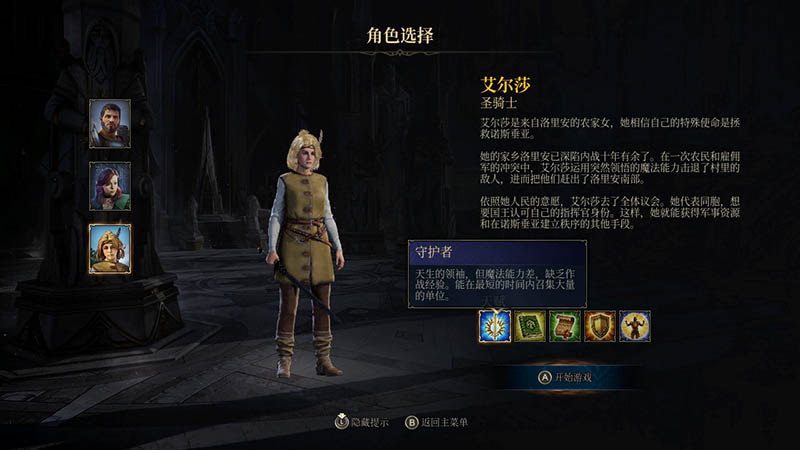Select the glowing sword talent icon
This screenshot has width=800, height=450.
point(495,326)
